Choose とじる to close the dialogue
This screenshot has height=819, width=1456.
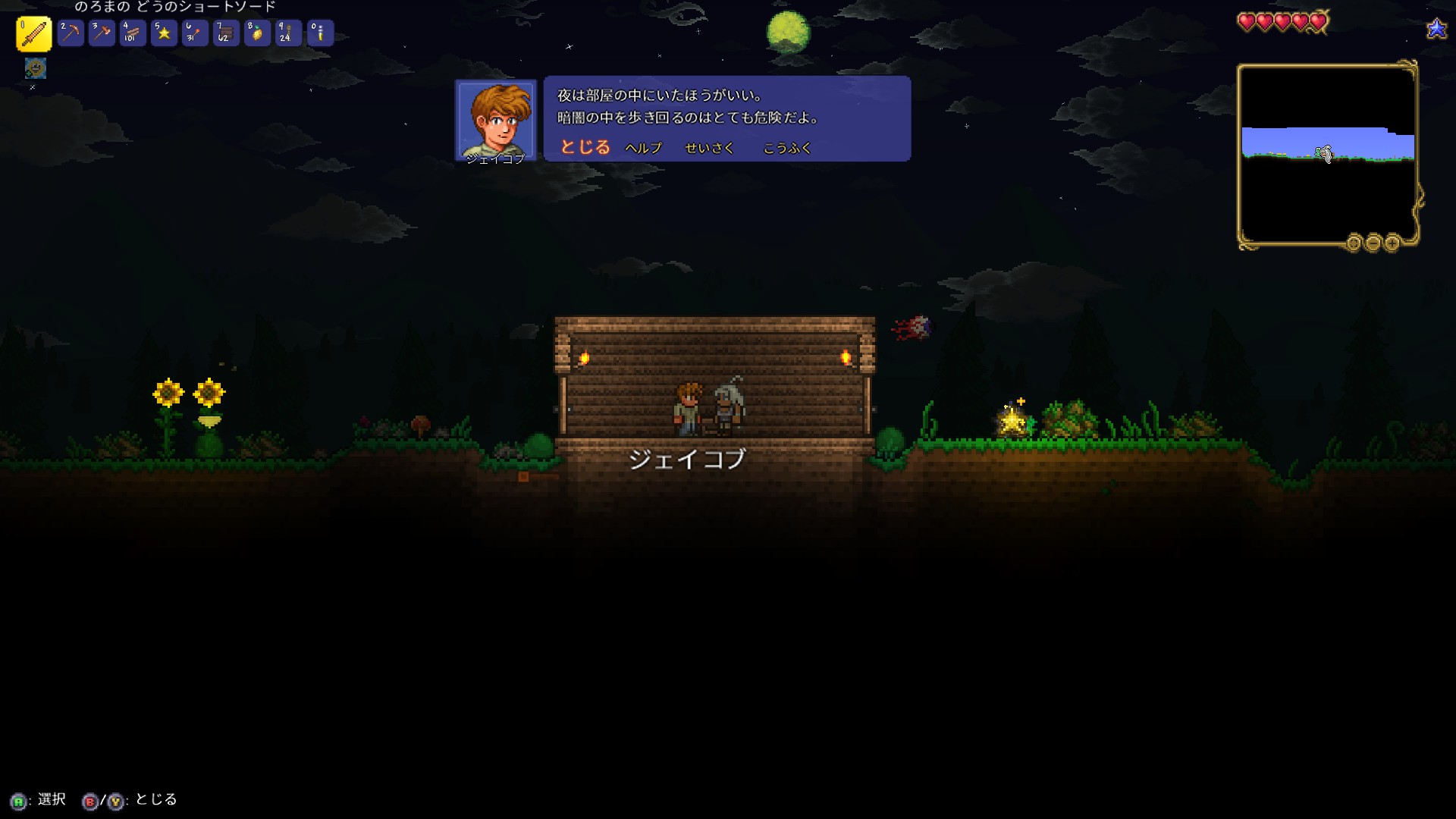(x=585, y=147)
